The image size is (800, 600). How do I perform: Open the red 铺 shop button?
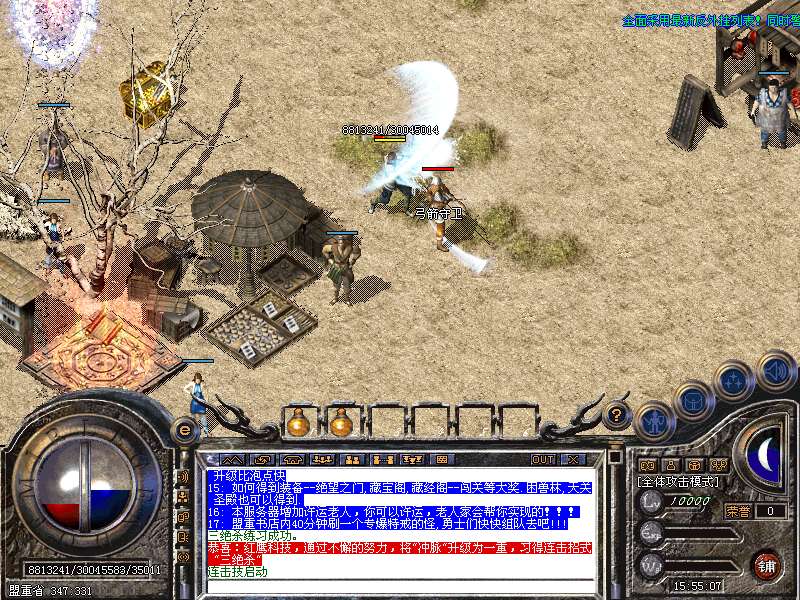[x=766, y=565]
